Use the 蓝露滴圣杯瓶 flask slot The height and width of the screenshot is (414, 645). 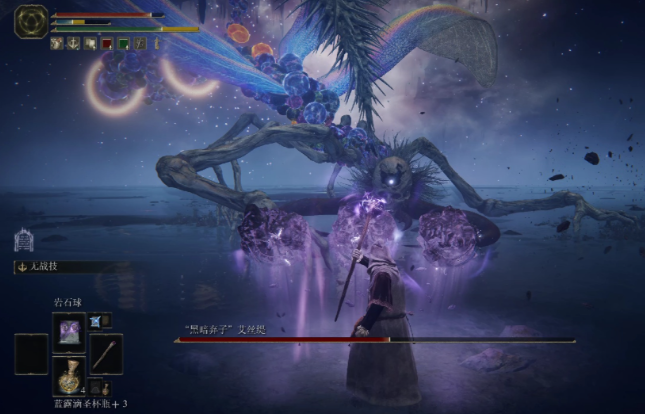point(69,376)
